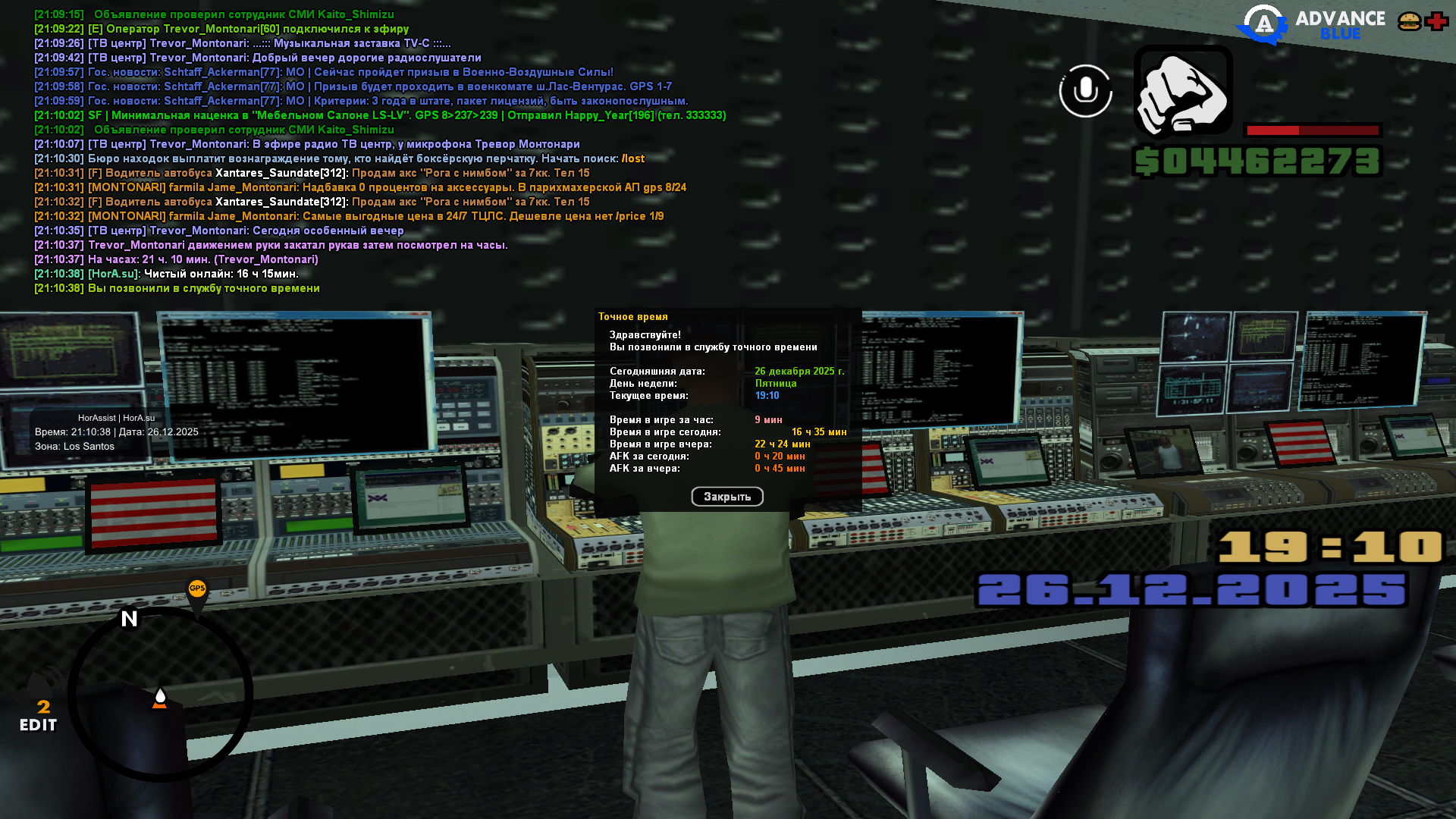Click the burger hunger icon

point(1409,21)
